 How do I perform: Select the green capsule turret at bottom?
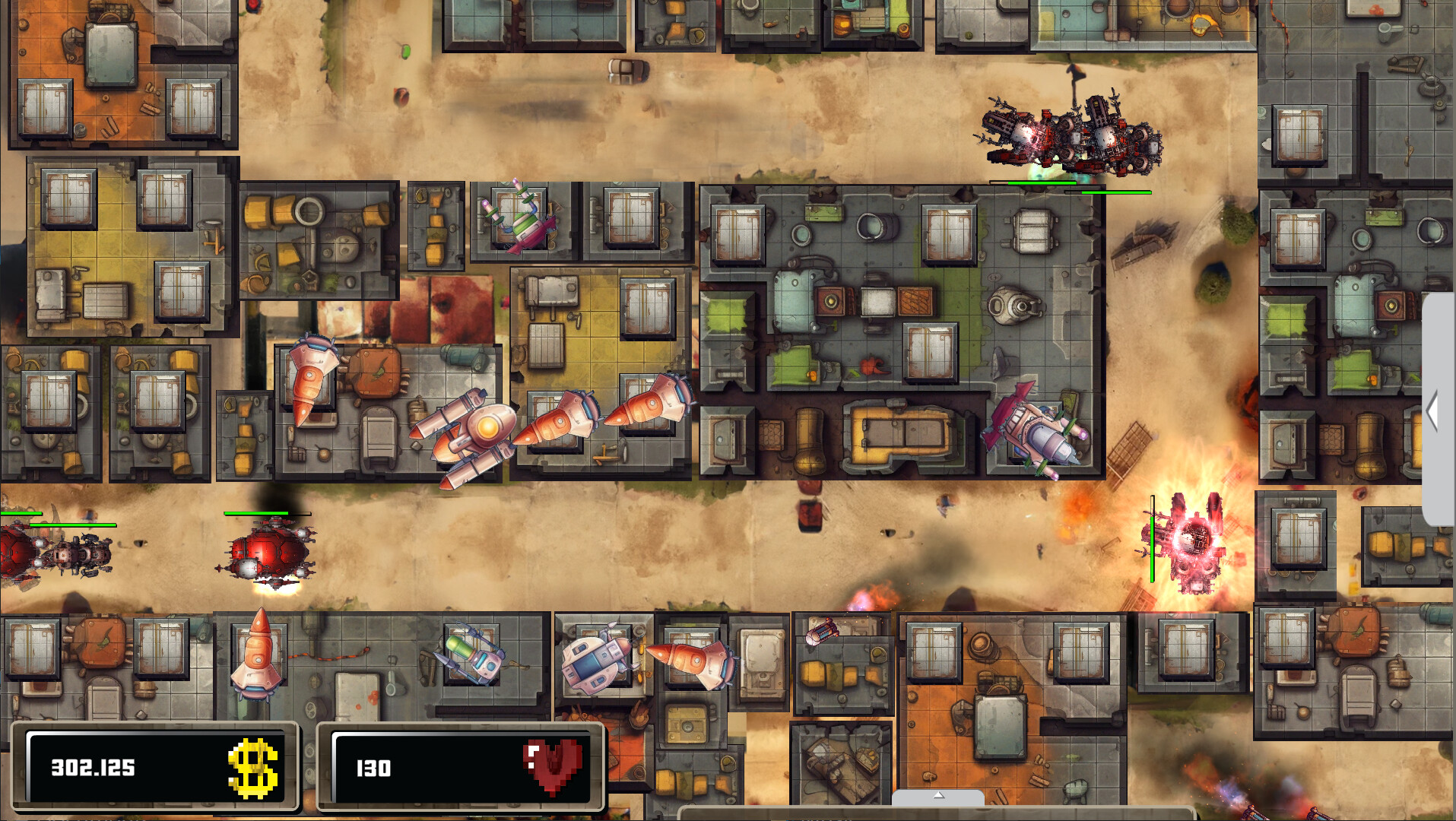click(473, 655)
